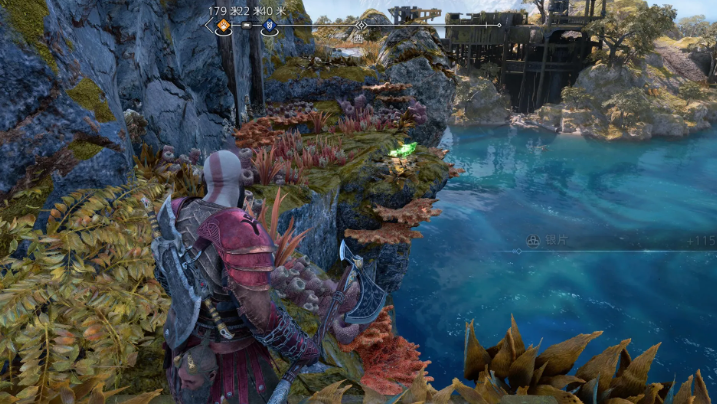Select the blue marker on the compass
Image resolution: width=717 pixels, height=404 pixels.
269,26
